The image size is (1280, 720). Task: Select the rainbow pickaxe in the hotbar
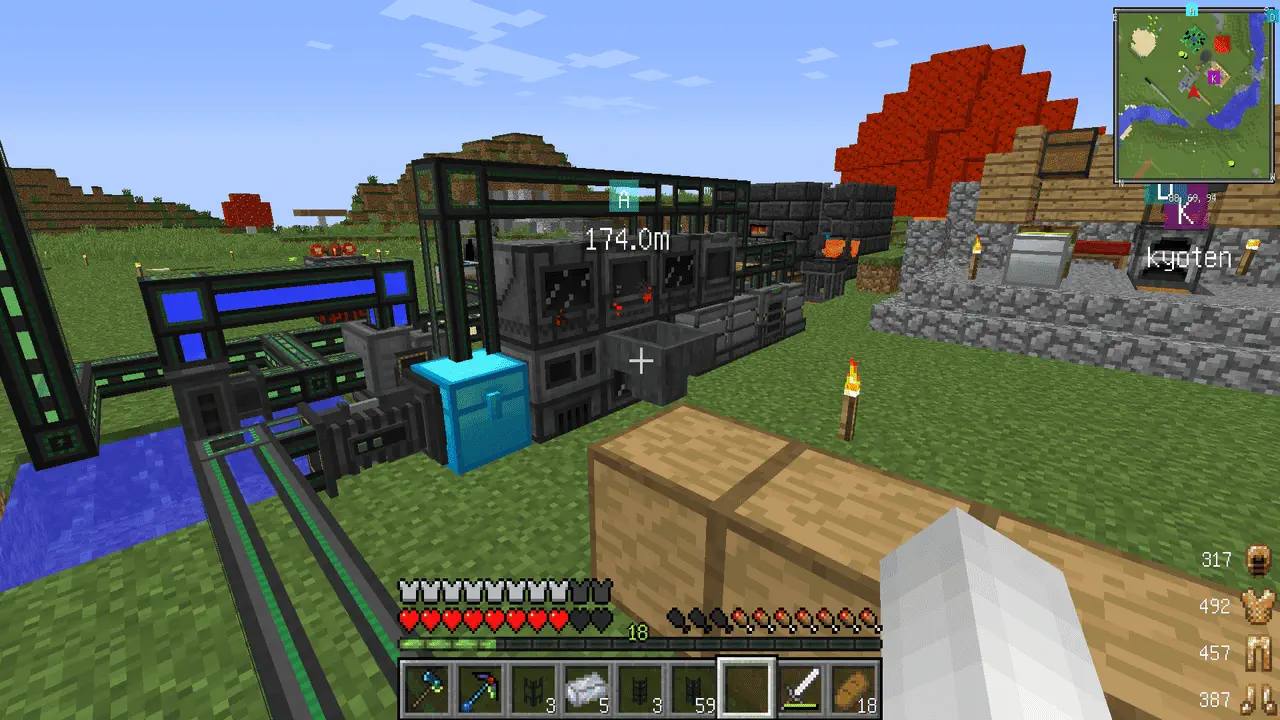point(480,689)
